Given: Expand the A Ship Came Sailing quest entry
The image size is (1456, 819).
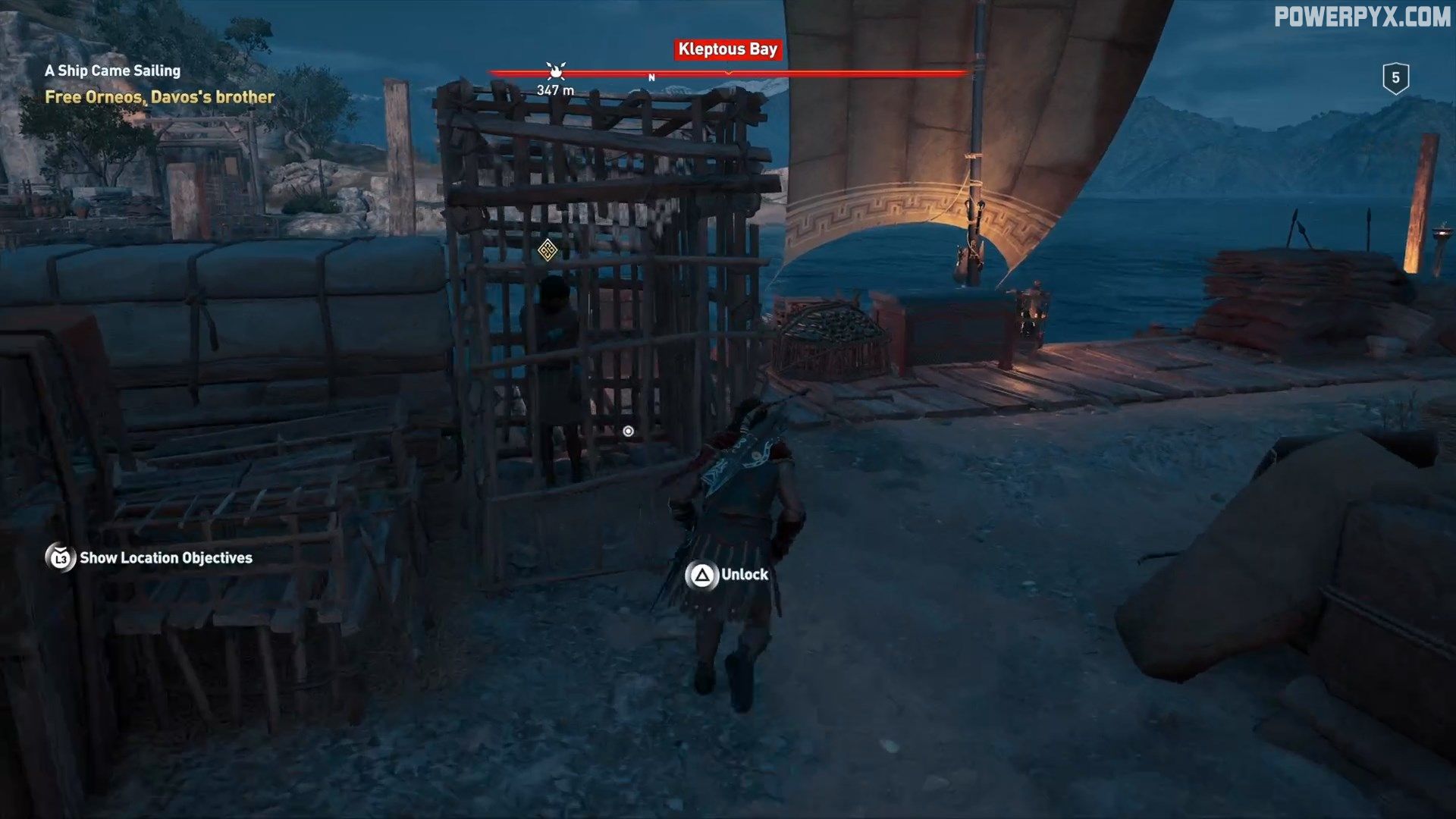Looking at the screenshot, I should 112,71.
